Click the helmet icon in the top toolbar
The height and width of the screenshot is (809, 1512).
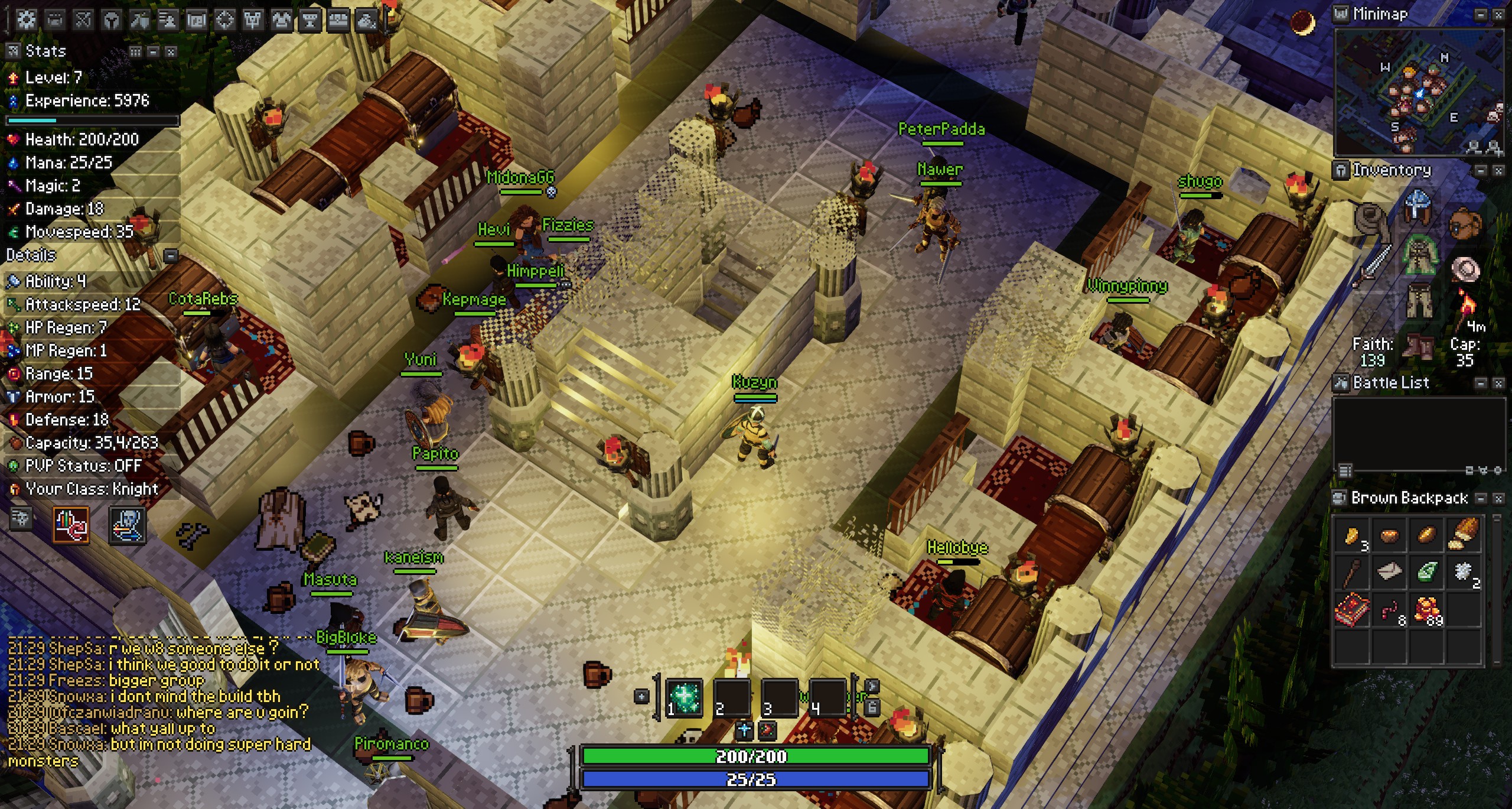111,21
